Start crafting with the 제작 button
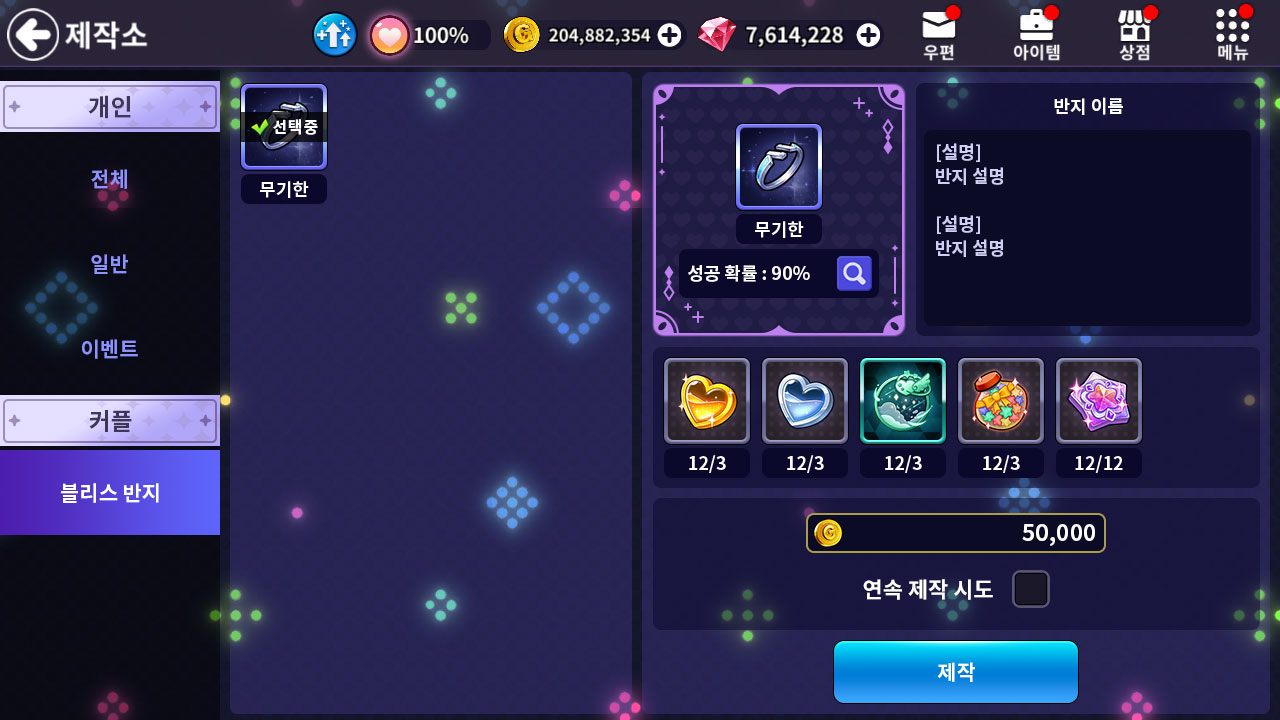Image resolution: width=1280 pixels, height=720 pixels. 955,671
